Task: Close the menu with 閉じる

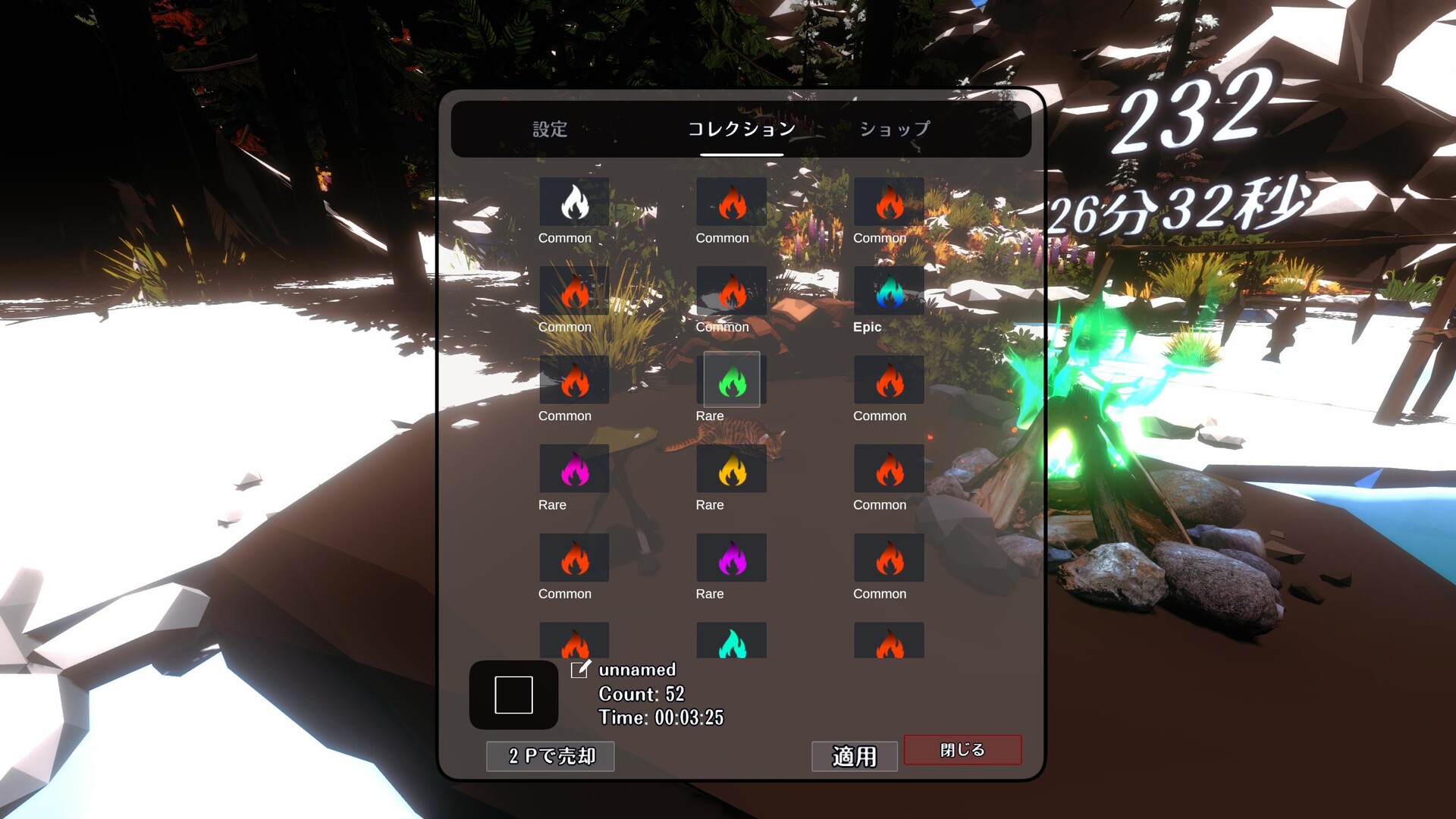Action: pos(962,749)
